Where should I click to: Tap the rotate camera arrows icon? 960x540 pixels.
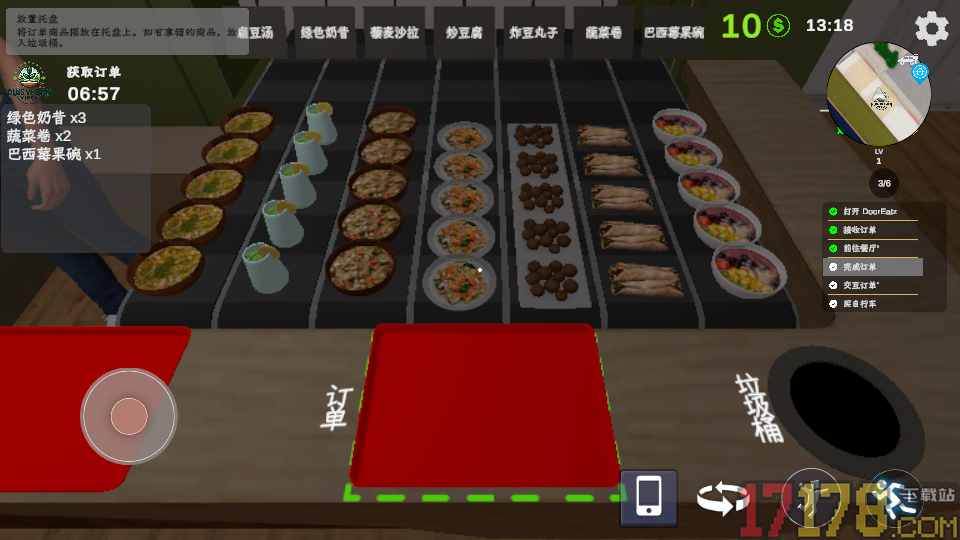pyautogui.click(x=722, y=498)
